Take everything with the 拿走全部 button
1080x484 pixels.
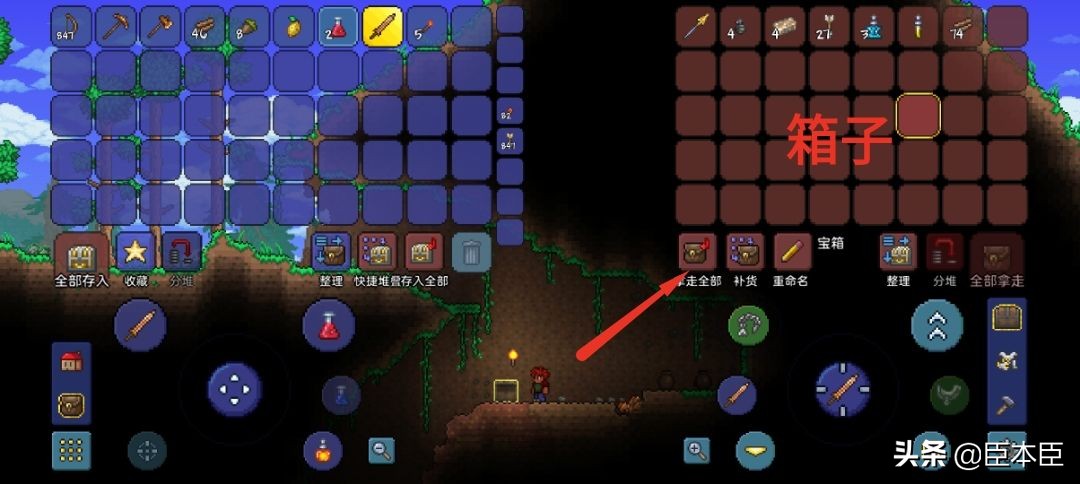pos(696,252)
